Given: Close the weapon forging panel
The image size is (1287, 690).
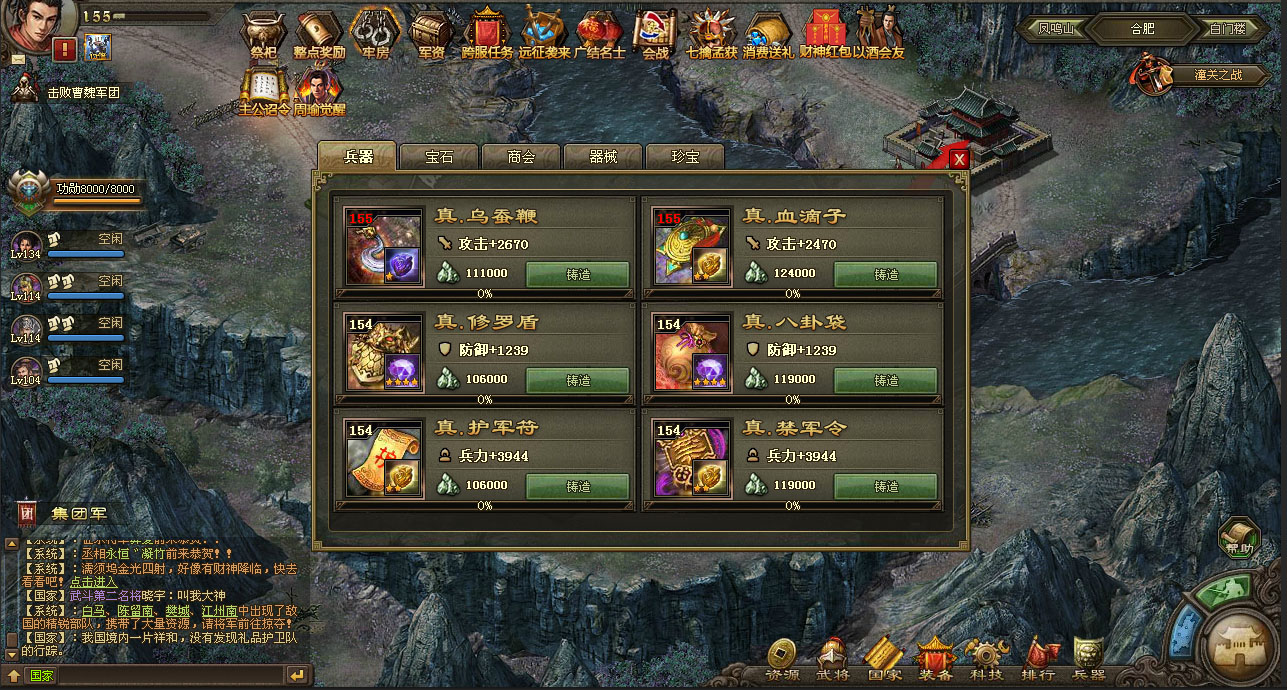Looking at the screenshot, I should [959, 159].
